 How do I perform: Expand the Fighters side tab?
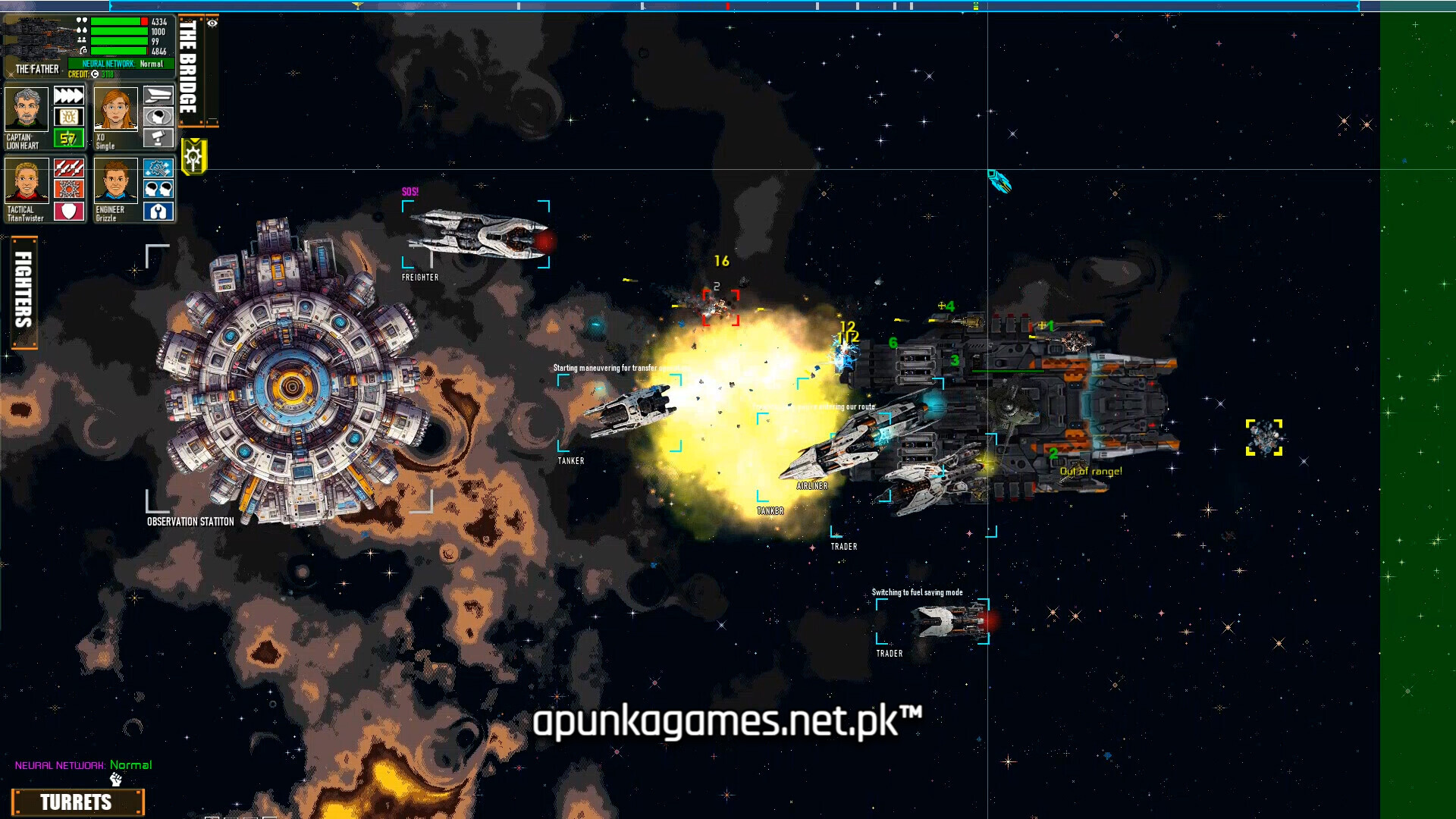[24, 292]
